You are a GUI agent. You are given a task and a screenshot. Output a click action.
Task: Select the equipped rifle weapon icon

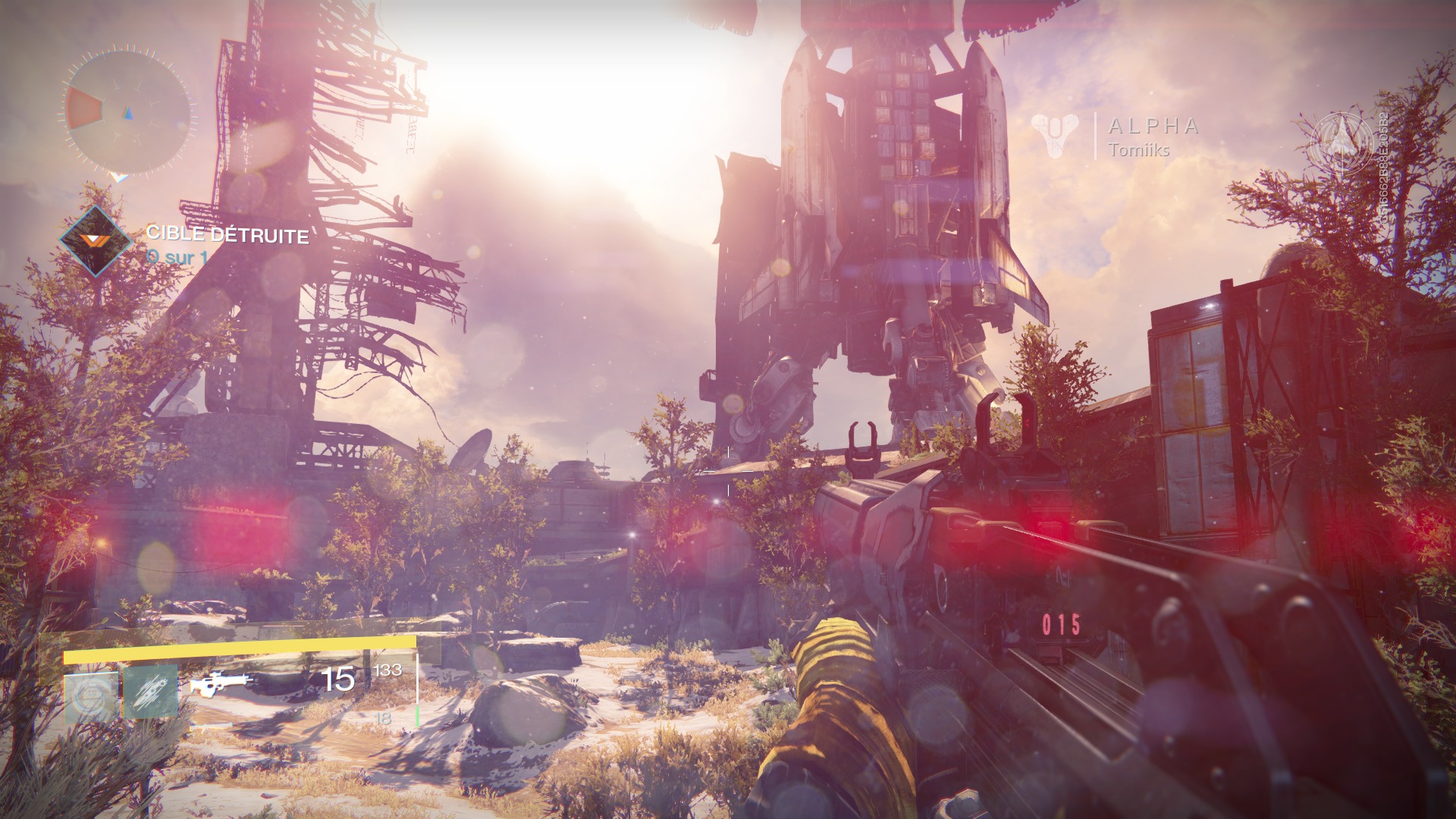tap(220, 682)
